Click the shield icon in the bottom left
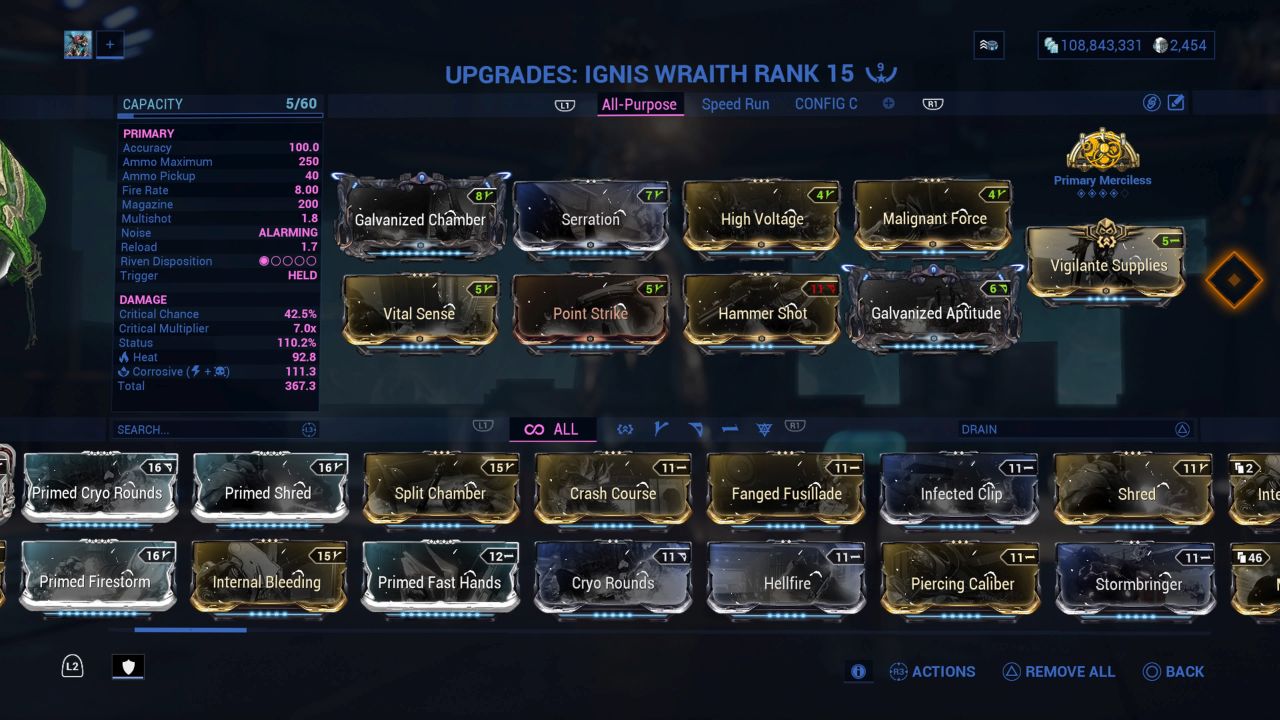This screenshot has width=1280, height=720. tap(128, 666)
